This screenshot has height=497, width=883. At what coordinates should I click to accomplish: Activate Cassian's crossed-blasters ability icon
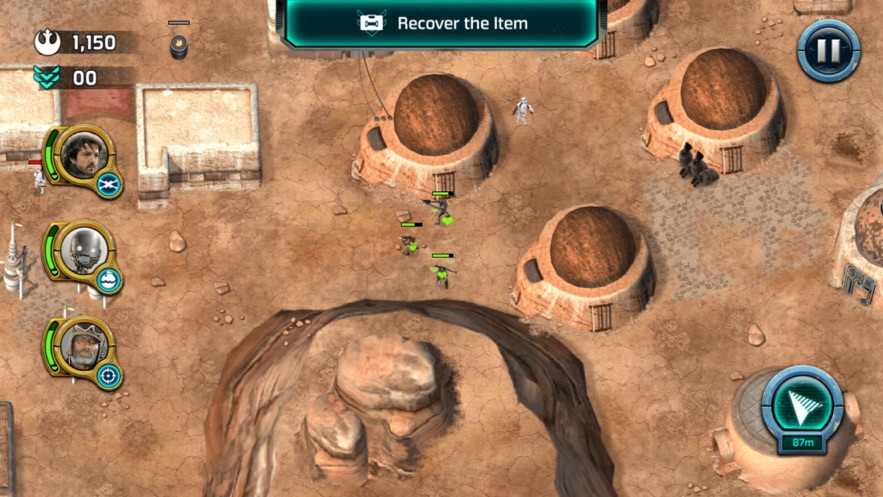point(110,183)
